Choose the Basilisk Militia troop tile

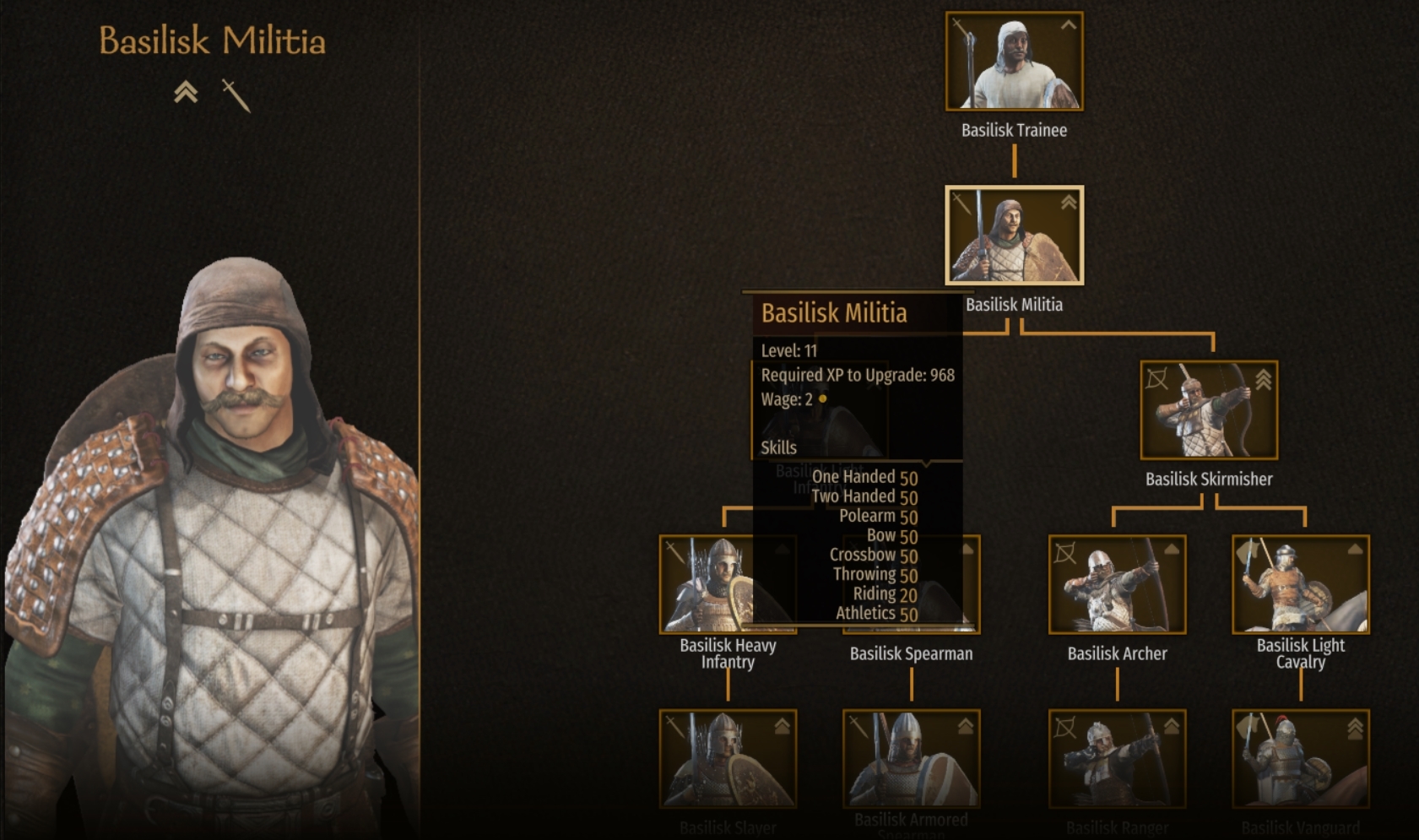pyautogui.click(x=1014, y=236)
